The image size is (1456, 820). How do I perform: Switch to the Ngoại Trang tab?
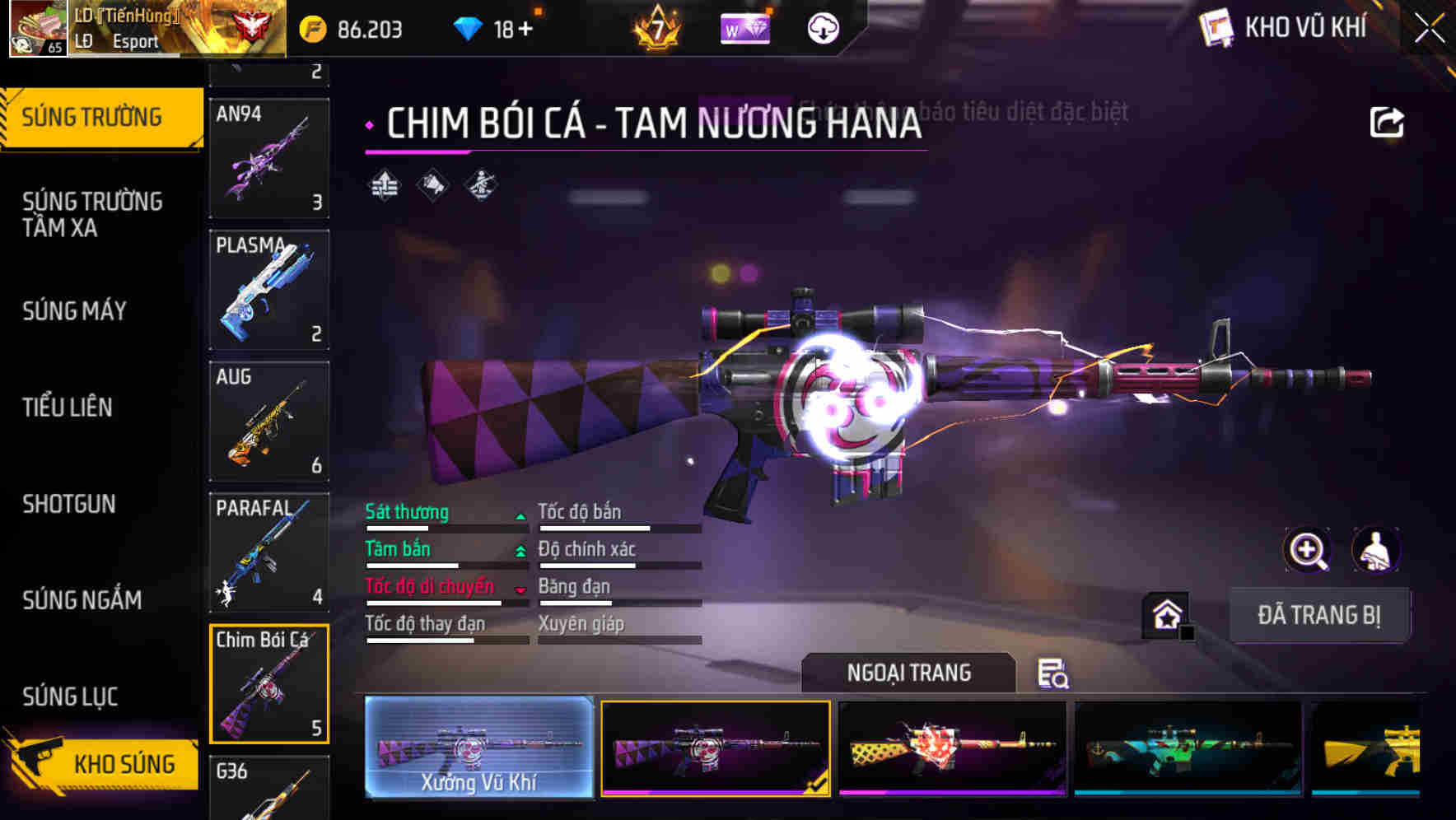pos(910,673)
